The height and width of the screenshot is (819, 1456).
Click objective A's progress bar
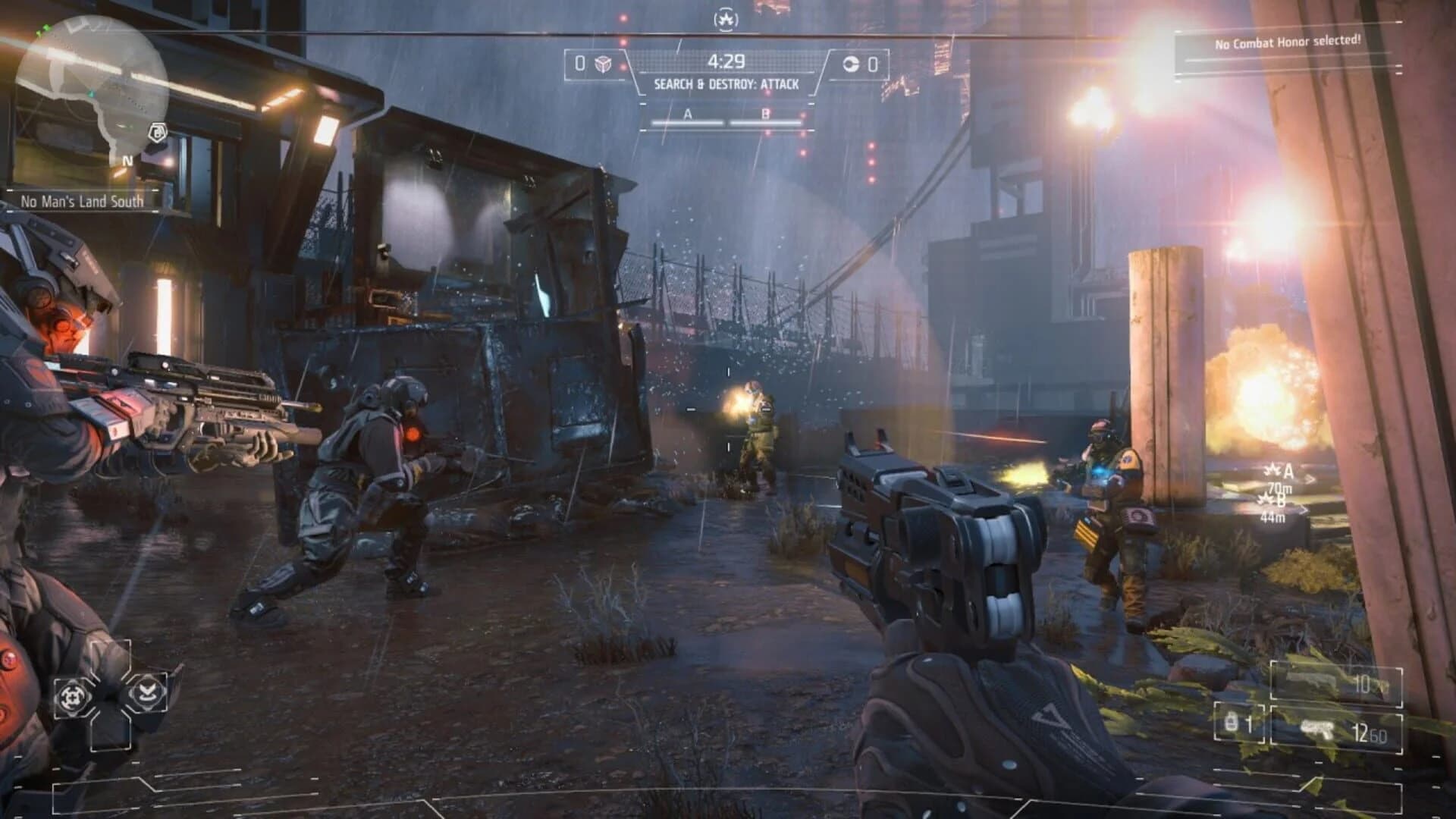tap(688, 123)
